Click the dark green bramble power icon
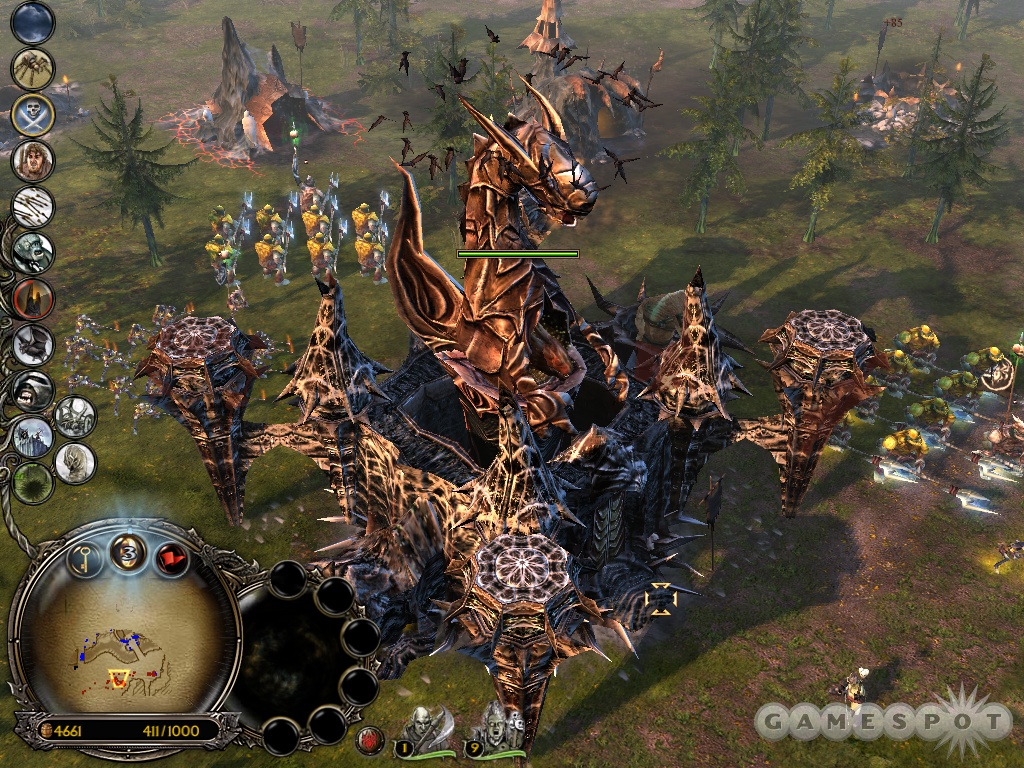Image resolution: width=1024 pixels, height=768 pixels. (x=32, y=483)
